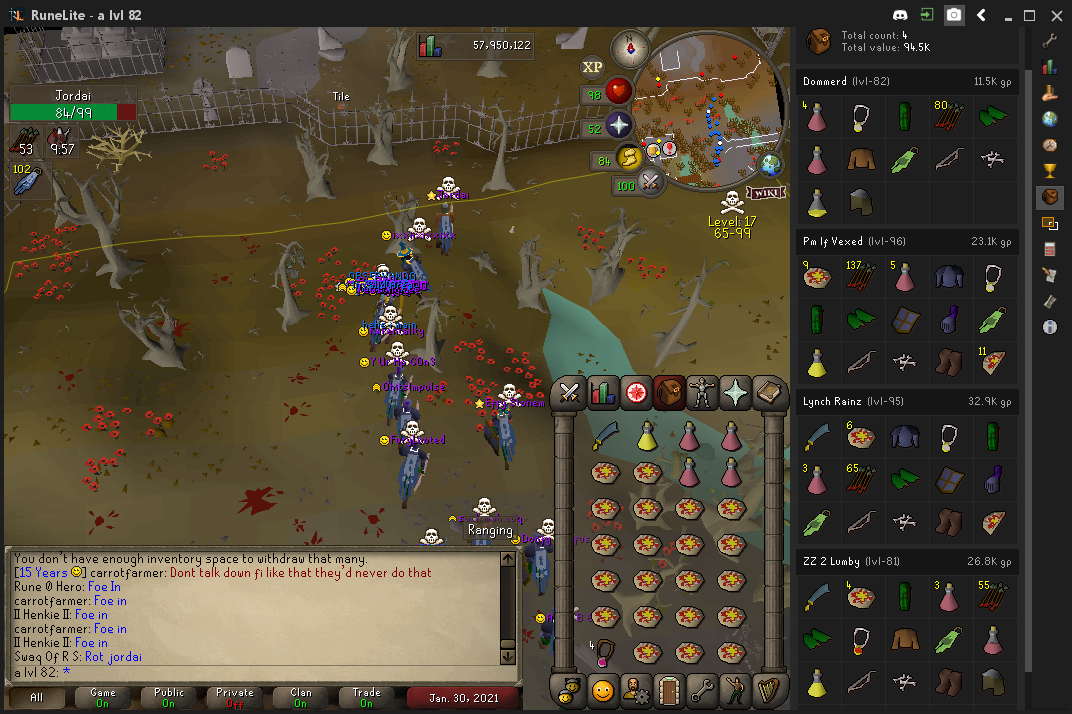Select the dragon scimitar in inventory
Screen dimensions: 1072x714
point(604,436)
